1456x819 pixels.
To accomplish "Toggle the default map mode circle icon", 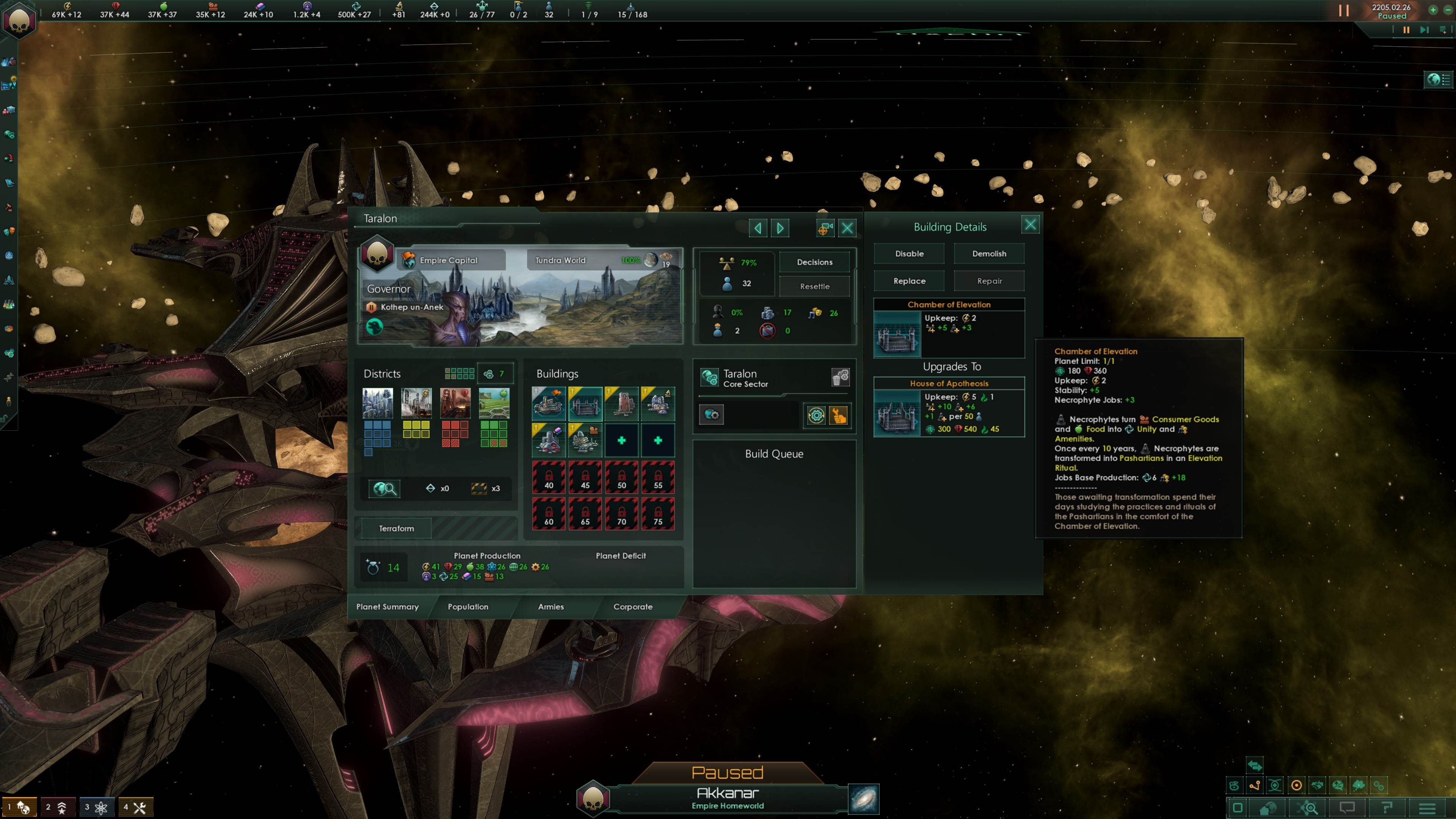I will 1297,785.
